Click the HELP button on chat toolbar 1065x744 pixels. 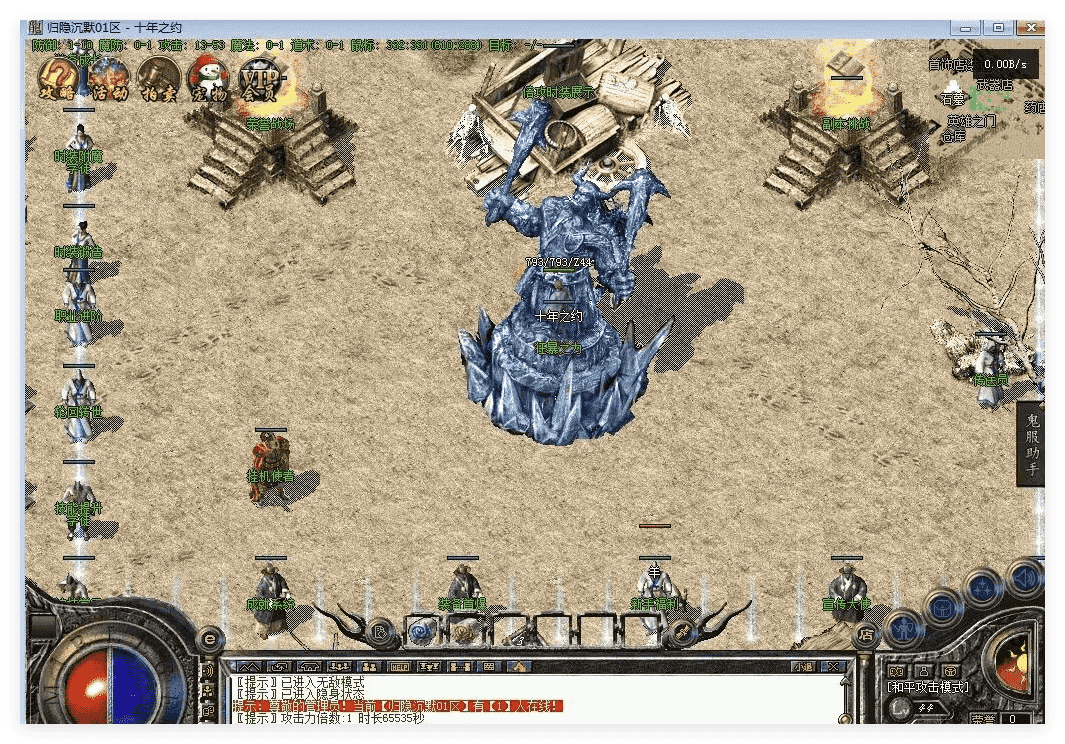click(400, 666)
